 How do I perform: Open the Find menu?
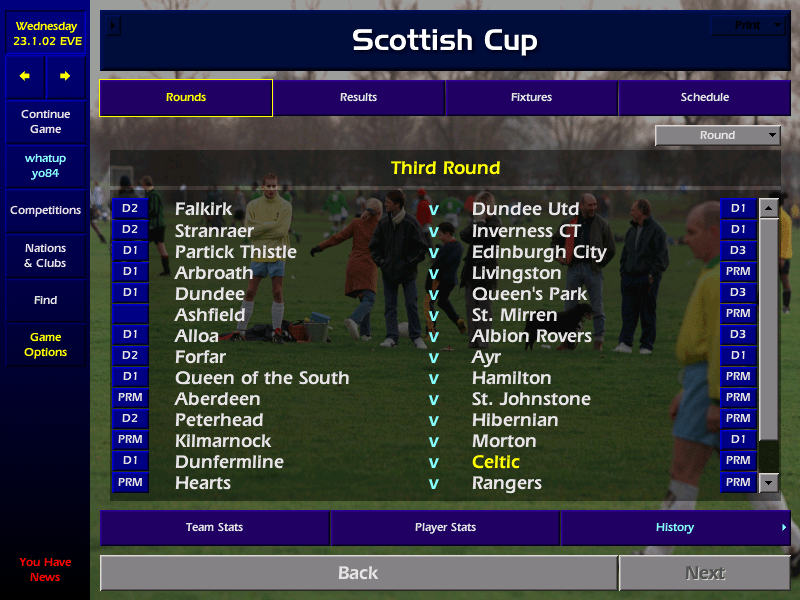coord(45,300)
